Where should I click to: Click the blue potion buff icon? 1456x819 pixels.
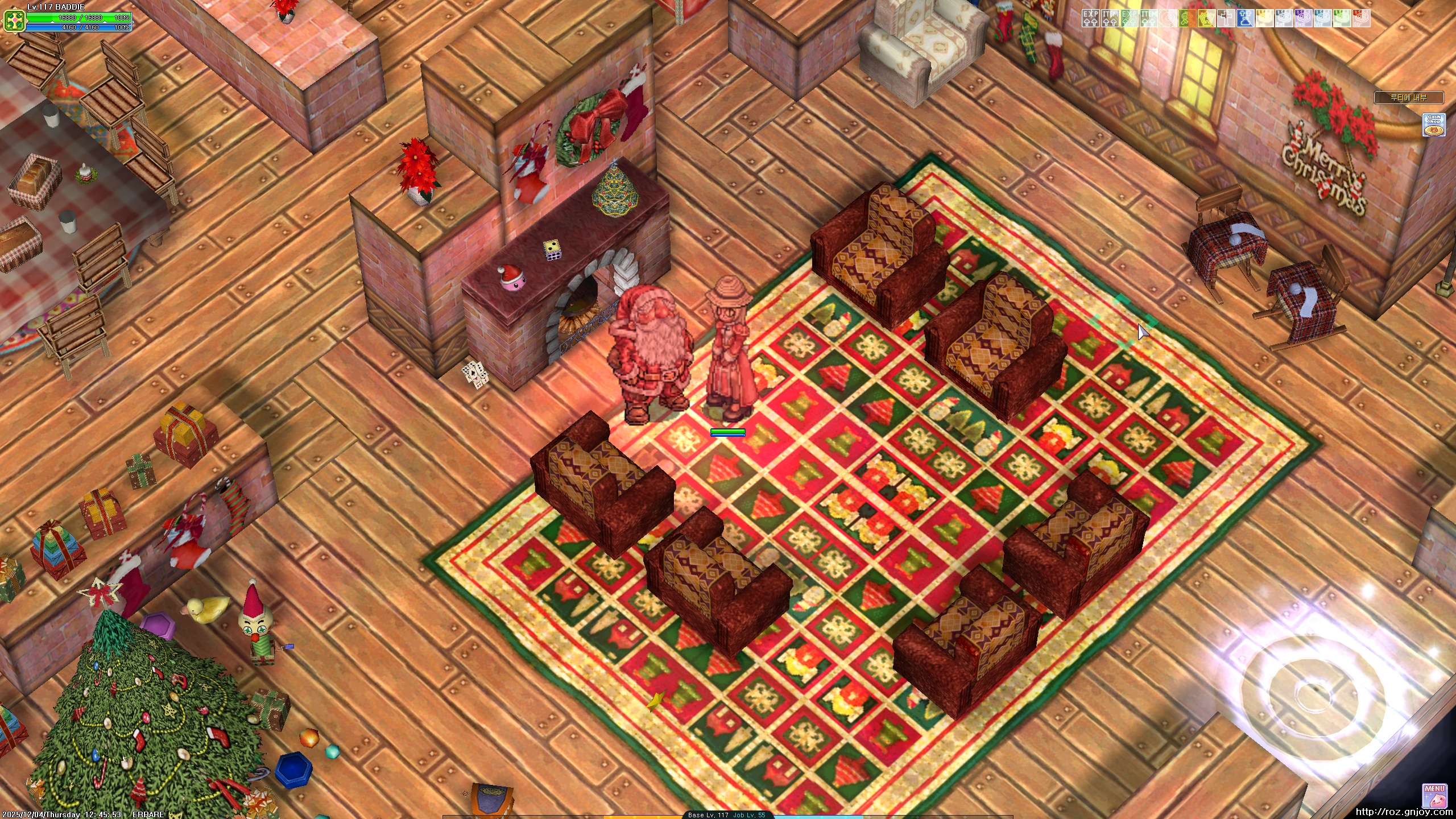point(1246,18)
